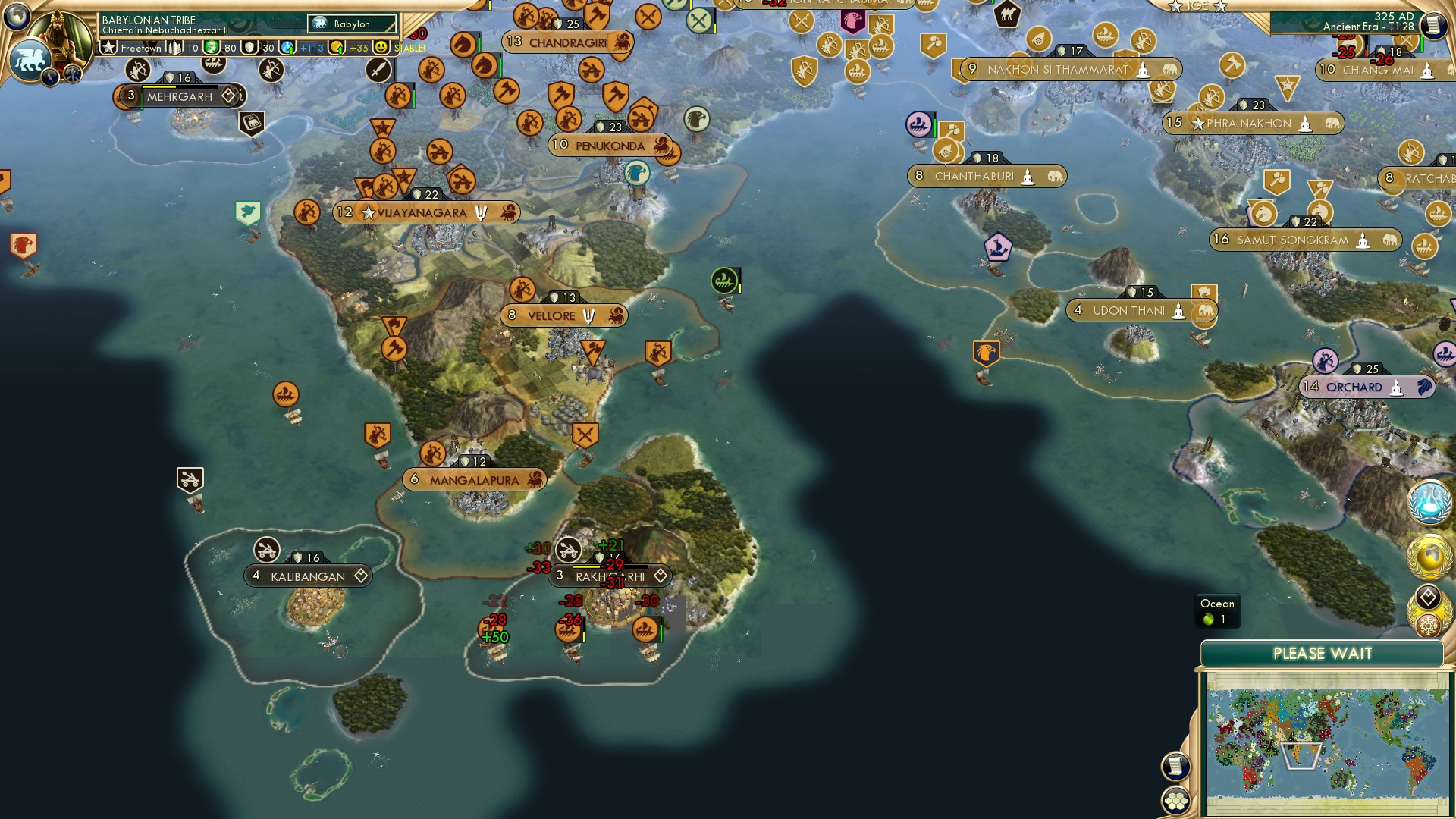This screenshot has height=819, width=1456.
Task: Expand the Rakhigarhi city production banner
Action: [x=610, y=576]
